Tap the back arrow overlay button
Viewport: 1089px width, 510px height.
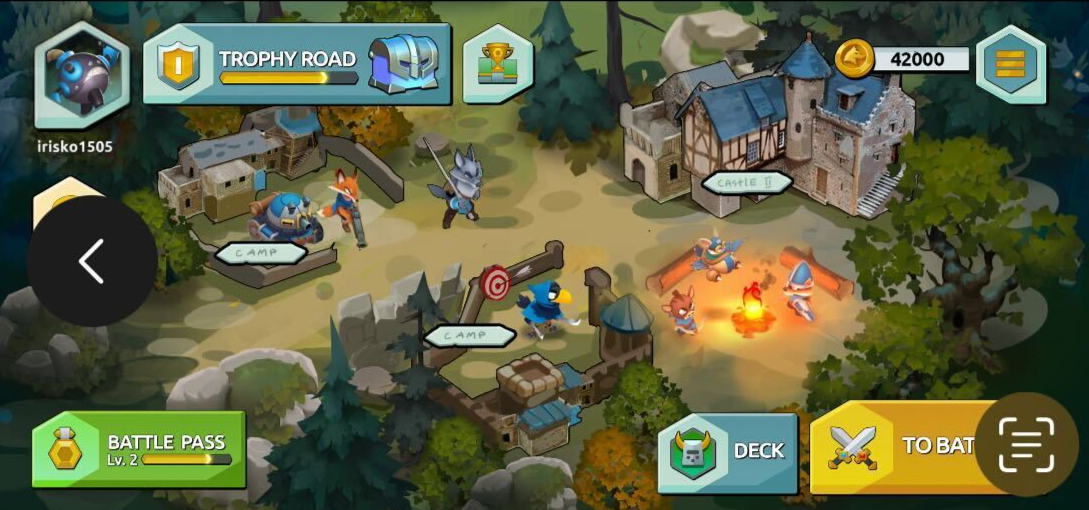pos(92,261)
